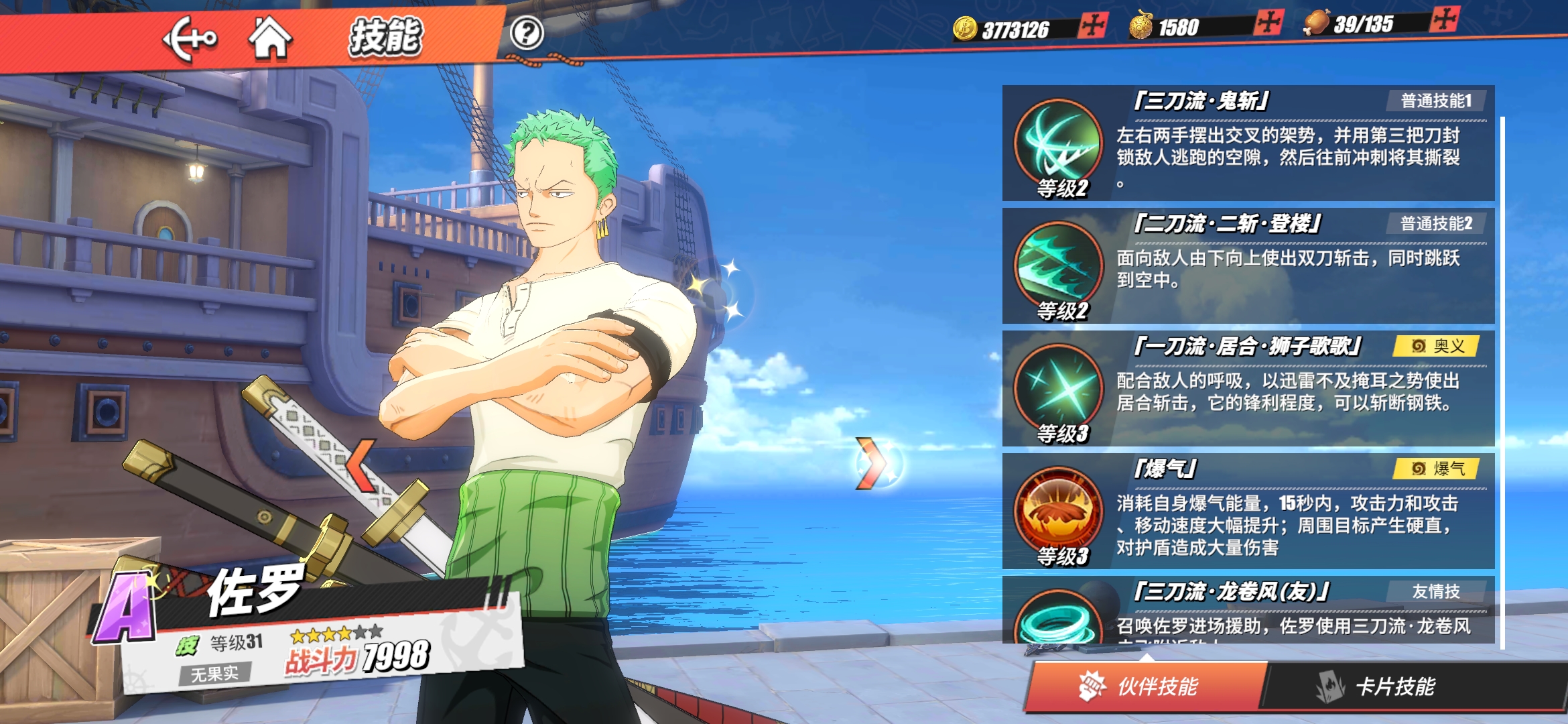The width and height of the screenshot is (1568, 724).
Task: Open the question mark help button
Action: (x=527, y=33)
